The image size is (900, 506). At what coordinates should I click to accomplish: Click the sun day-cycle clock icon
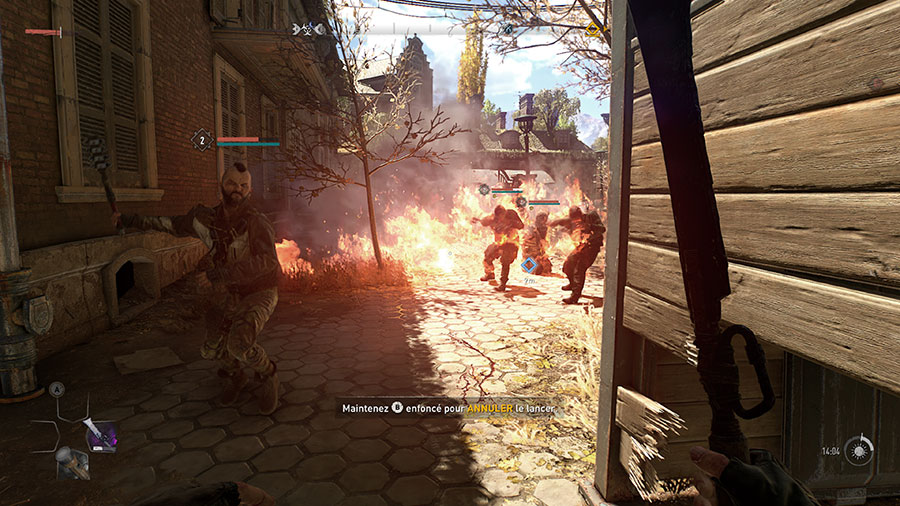pos(857,451)
